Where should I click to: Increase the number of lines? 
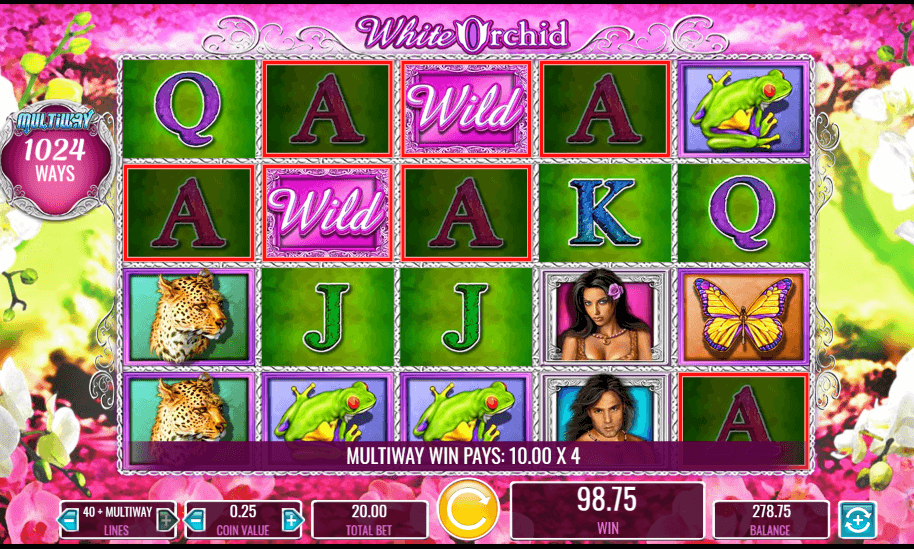[166, 520]
